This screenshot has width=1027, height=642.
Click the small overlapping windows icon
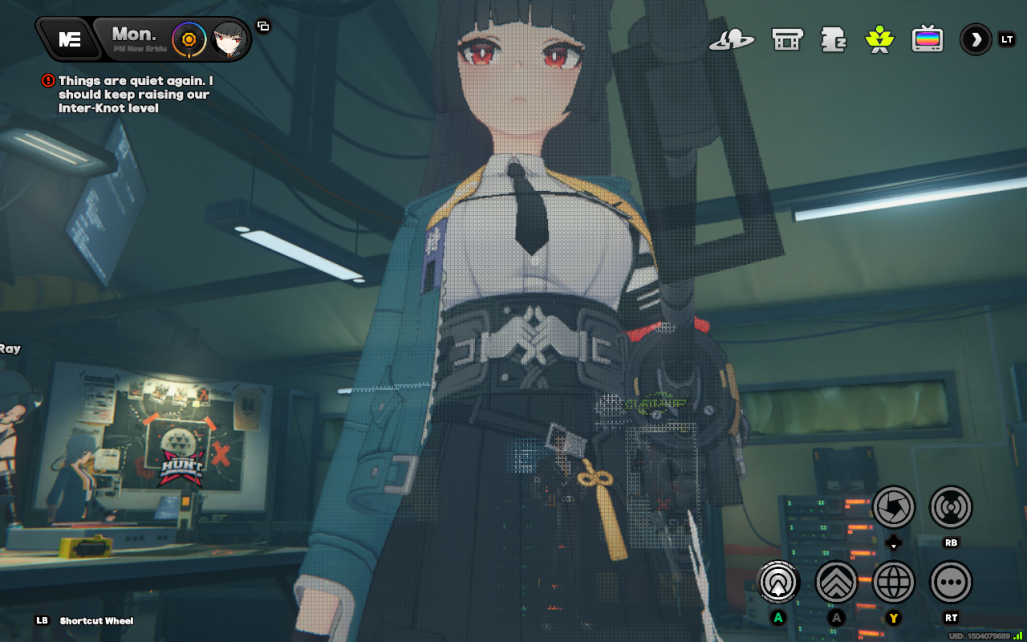263,26
